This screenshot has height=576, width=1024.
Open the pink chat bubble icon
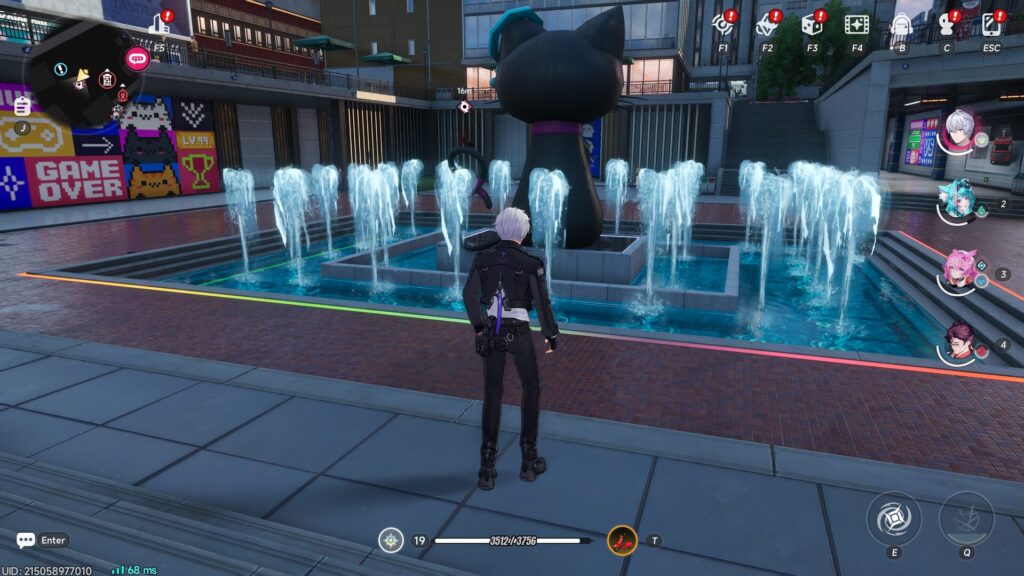click(137, 57)
